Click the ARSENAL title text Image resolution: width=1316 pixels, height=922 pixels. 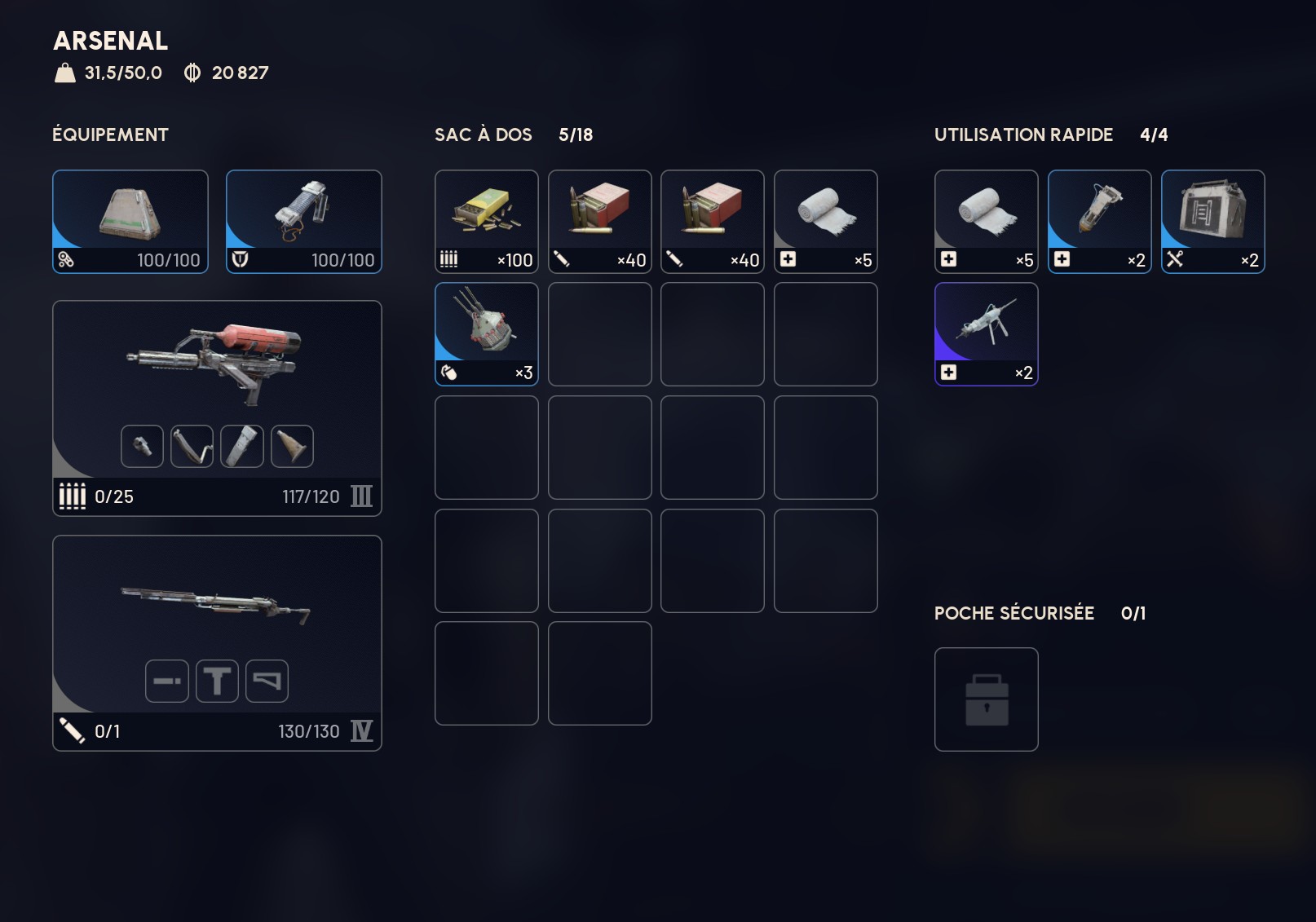pyautogui.click(x=109, y=42)
